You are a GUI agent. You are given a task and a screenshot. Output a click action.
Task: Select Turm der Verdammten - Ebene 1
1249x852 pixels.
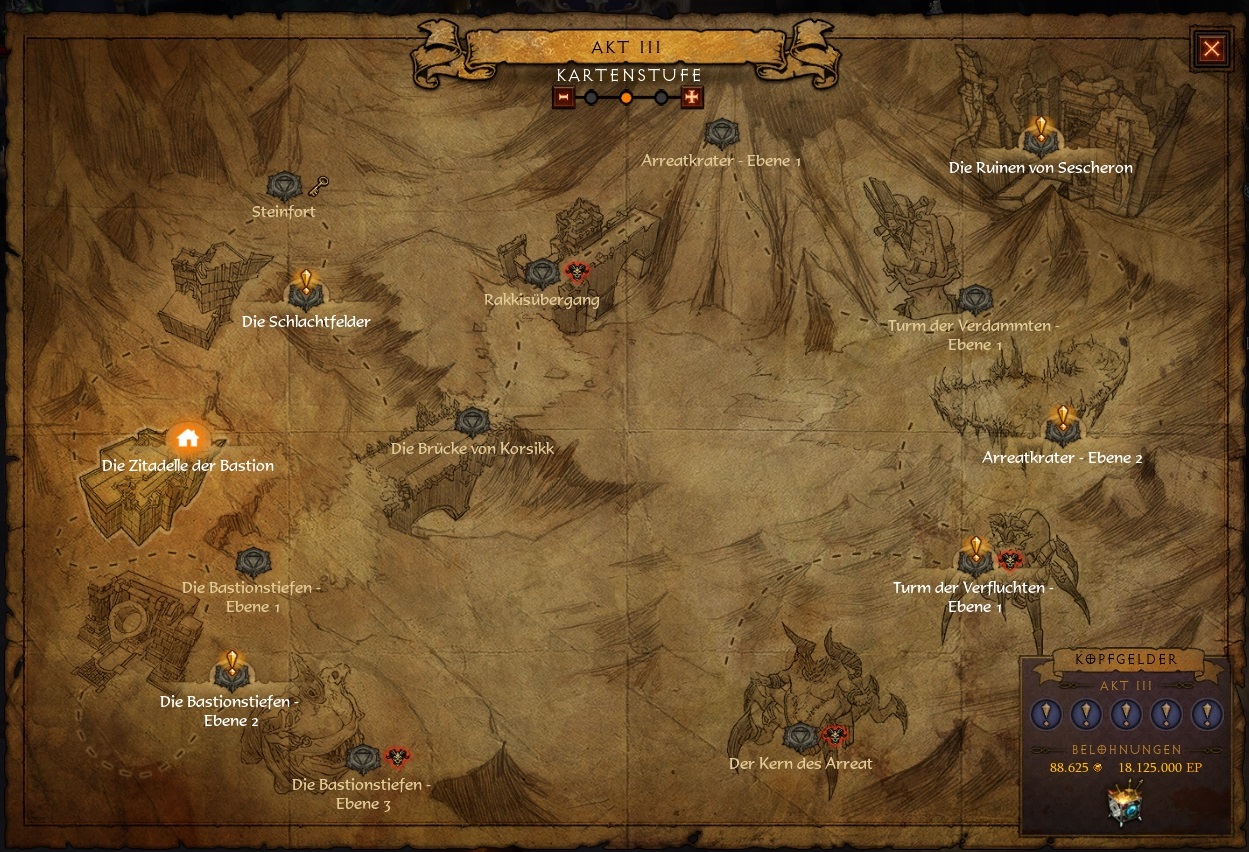click(973, 299)
